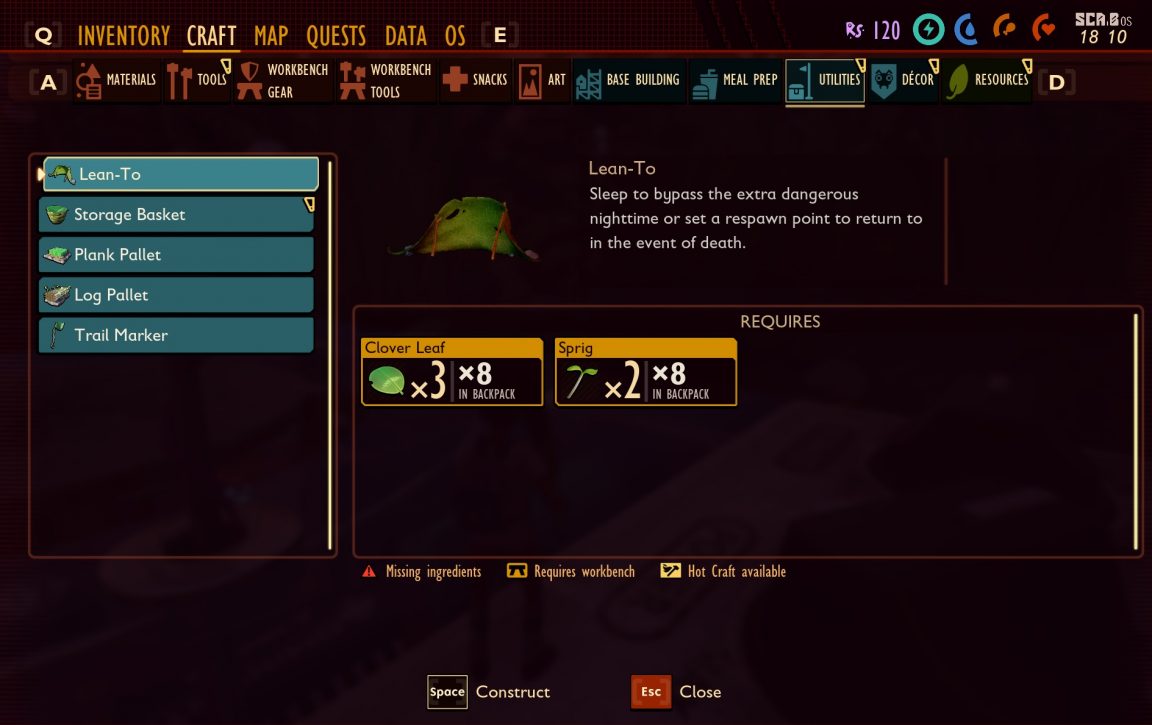1152x725 pixels.
Task: Open the Quests tab
Action: pos(336,36)
